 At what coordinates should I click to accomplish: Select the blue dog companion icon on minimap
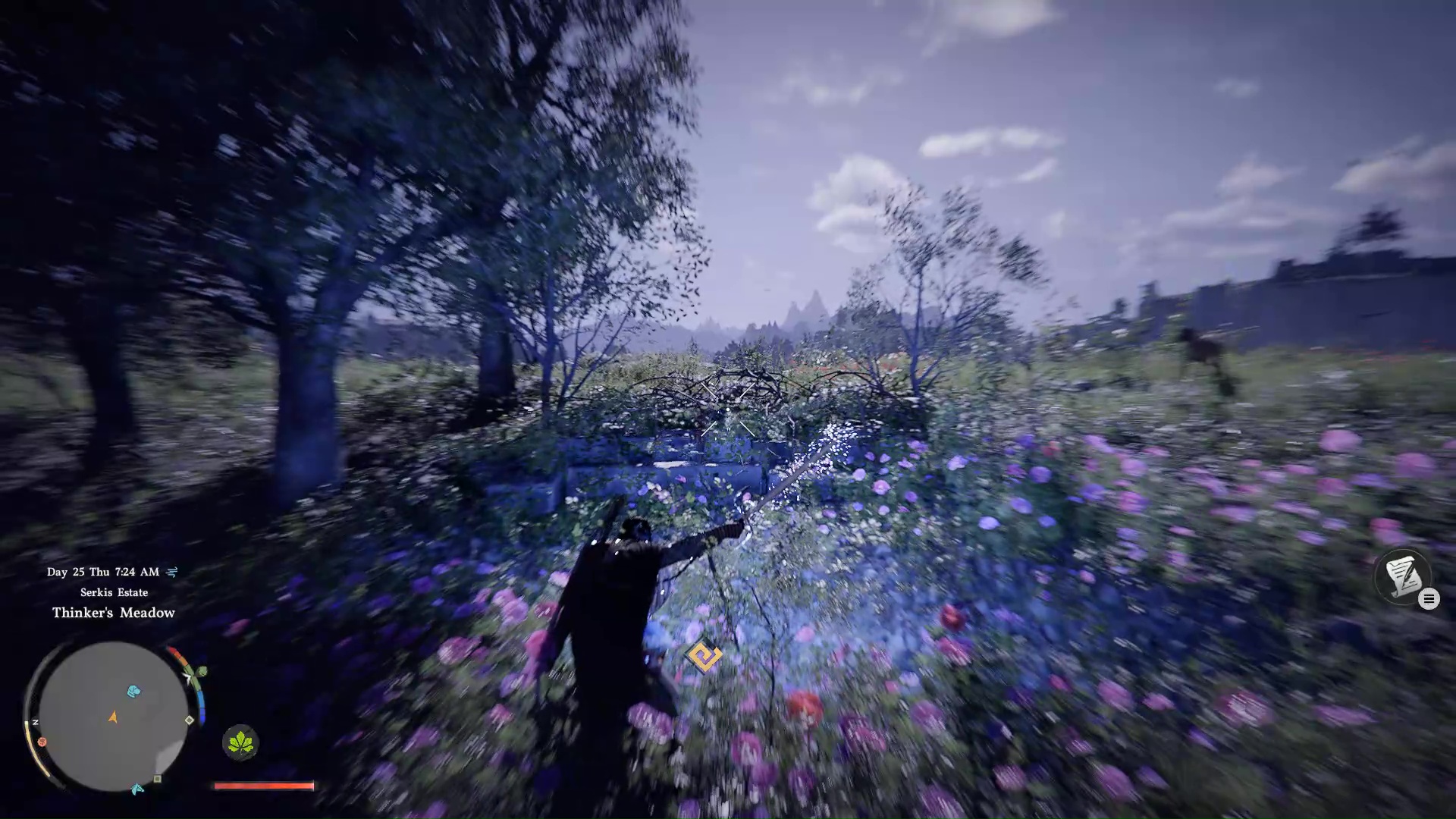[133, 692]
